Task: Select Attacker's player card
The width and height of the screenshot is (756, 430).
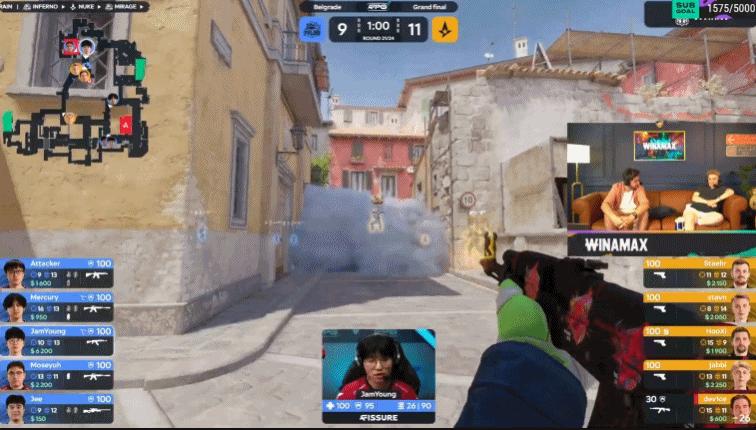Action: [57, 272]
